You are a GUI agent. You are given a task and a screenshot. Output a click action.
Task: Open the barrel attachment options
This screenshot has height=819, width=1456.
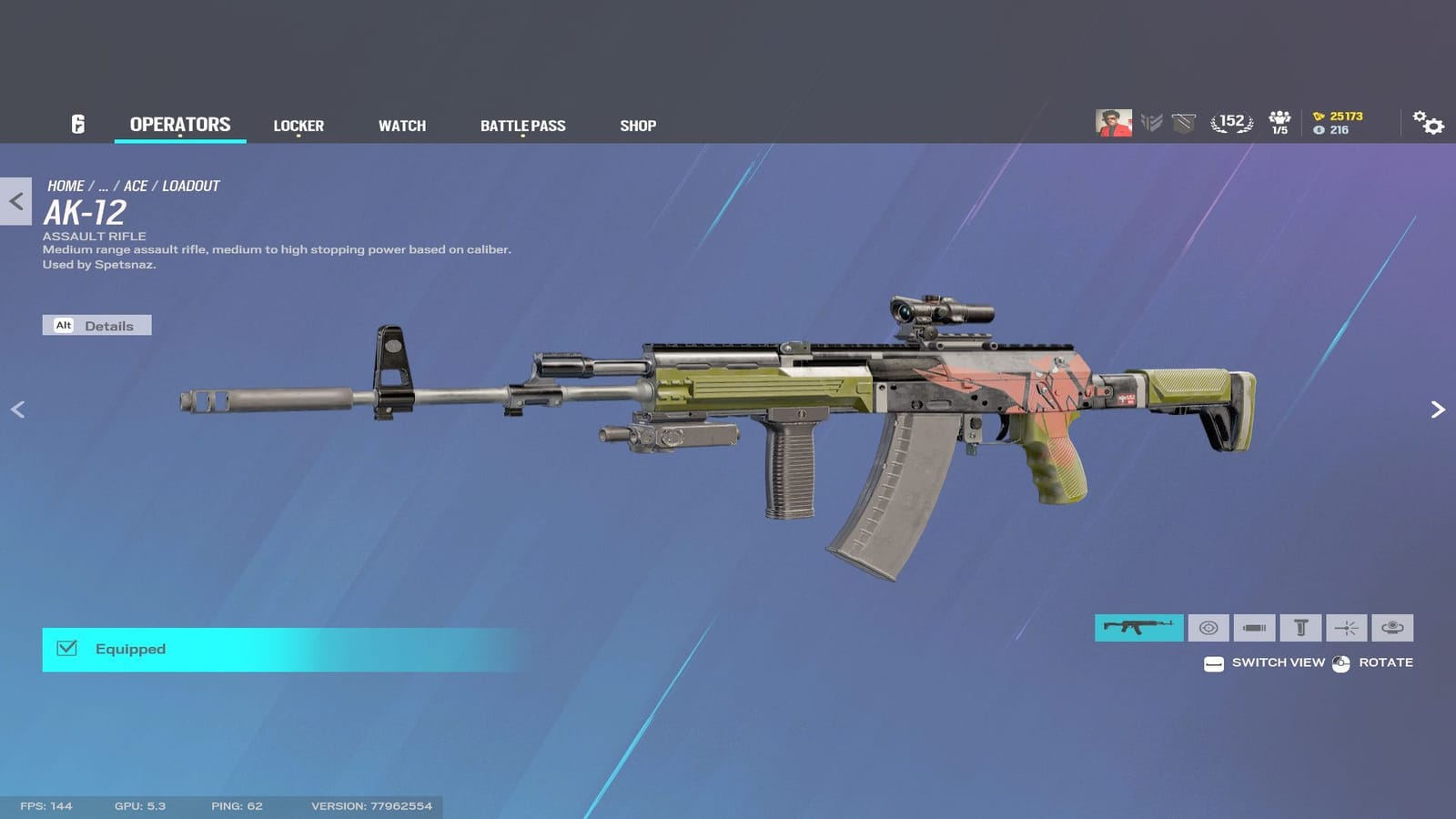(x=1254, y=628)
